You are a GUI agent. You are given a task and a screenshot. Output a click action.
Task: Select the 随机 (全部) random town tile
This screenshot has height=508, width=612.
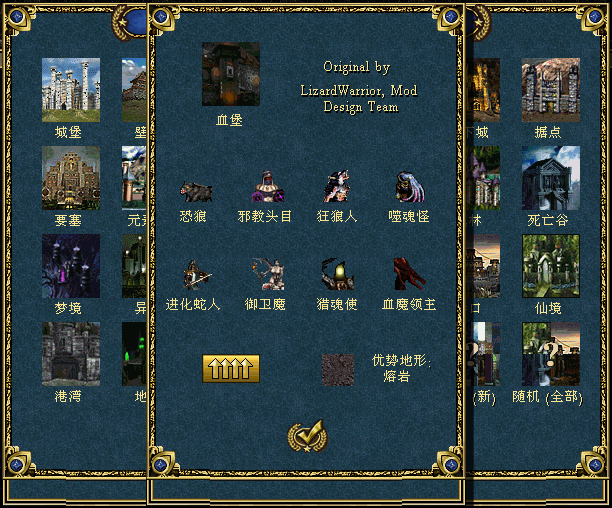coord(550,354)
